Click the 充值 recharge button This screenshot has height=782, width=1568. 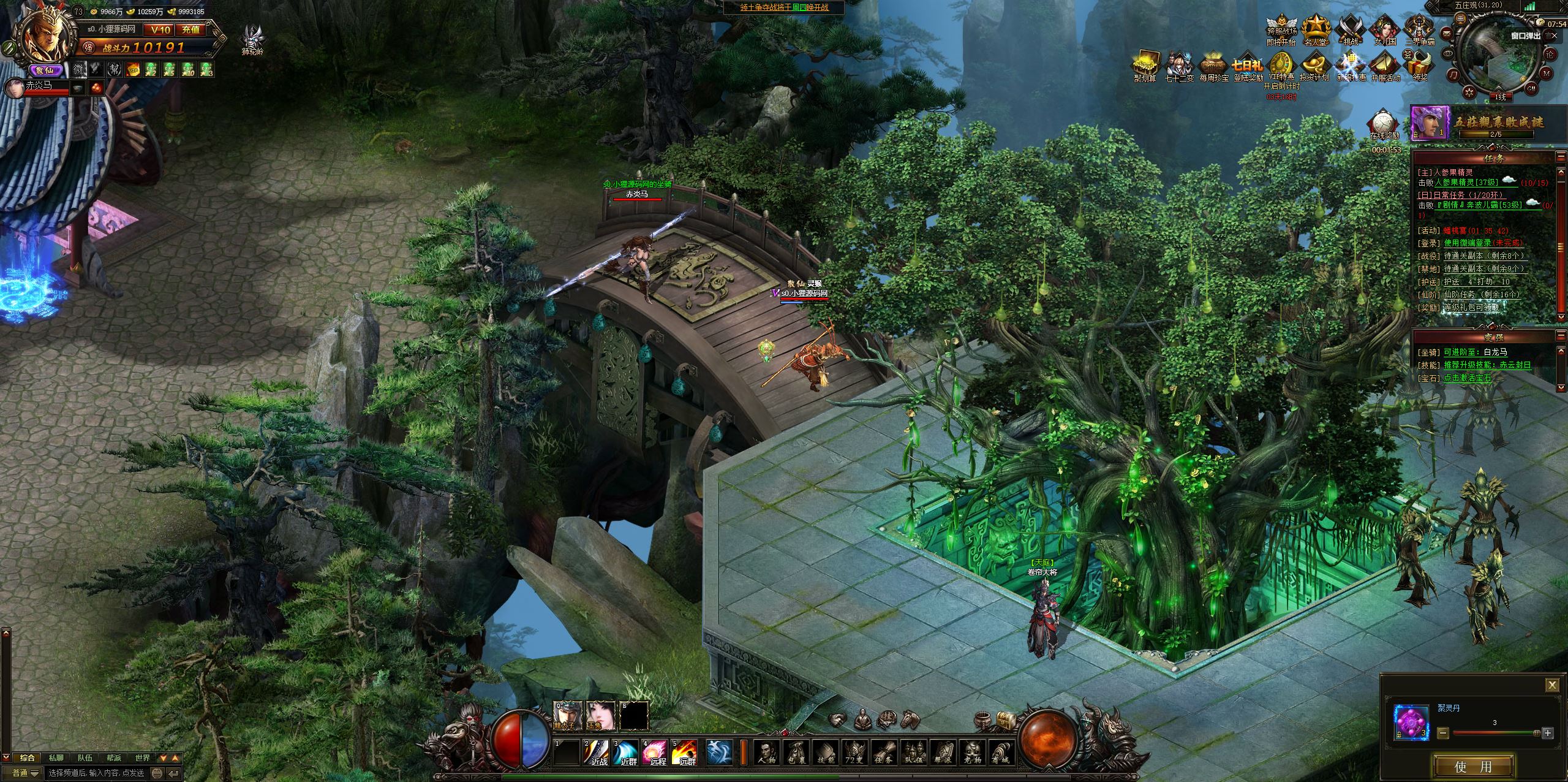click(x=190, y=29)
